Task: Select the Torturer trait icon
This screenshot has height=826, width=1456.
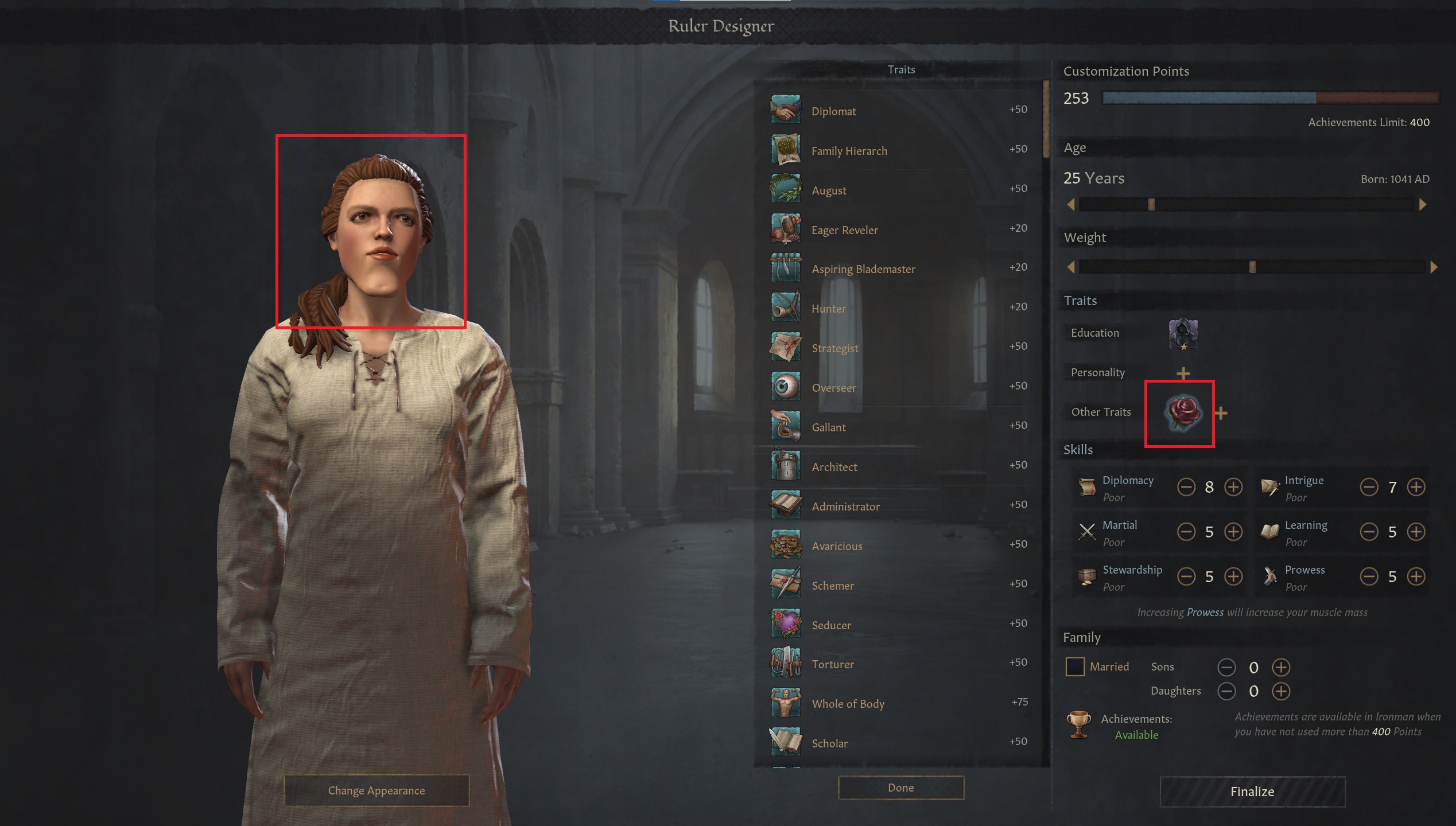Action: [785, 663]
